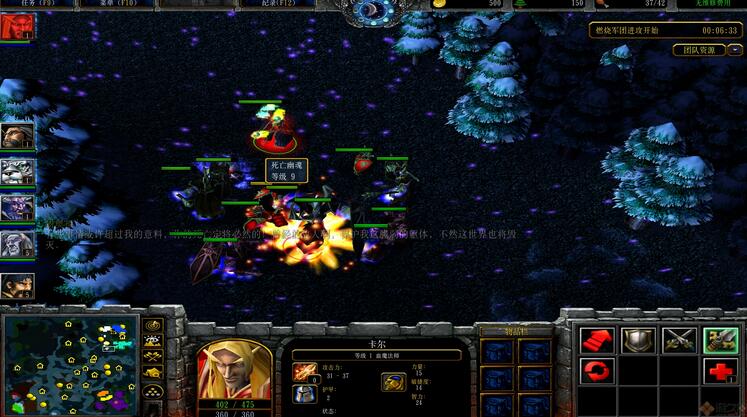Activate the minimap signal ping button
The height and width of the screenshot is (417, 747).
[153, 325]
